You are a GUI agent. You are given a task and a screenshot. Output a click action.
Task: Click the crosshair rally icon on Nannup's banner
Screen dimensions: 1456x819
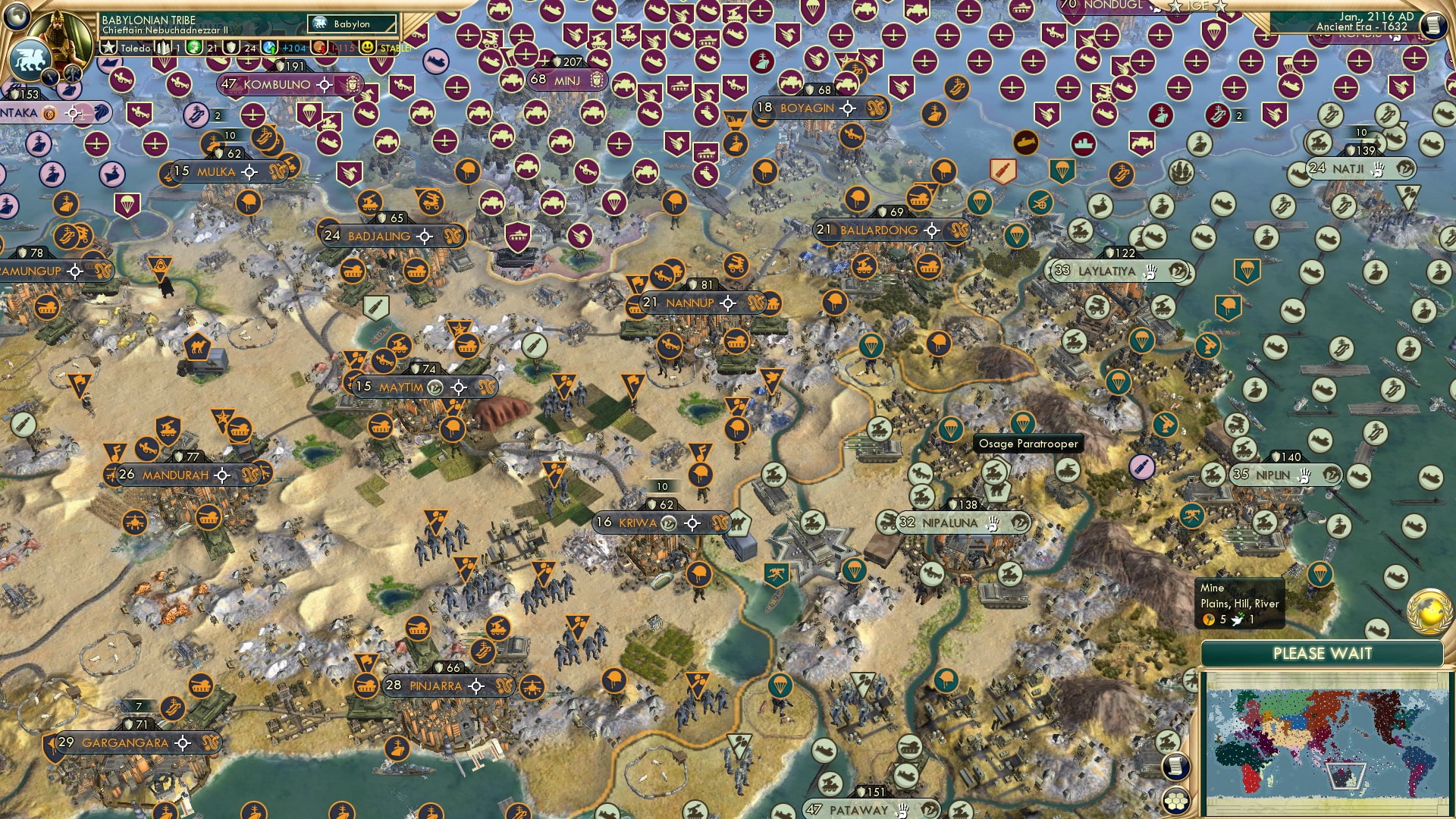(x=728, y=303)
